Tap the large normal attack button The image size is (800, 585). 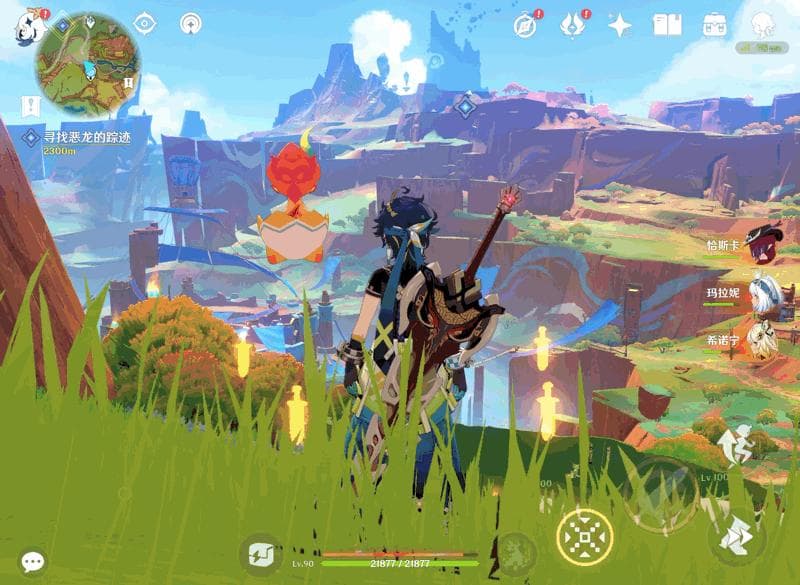click(x=660, y=492)
